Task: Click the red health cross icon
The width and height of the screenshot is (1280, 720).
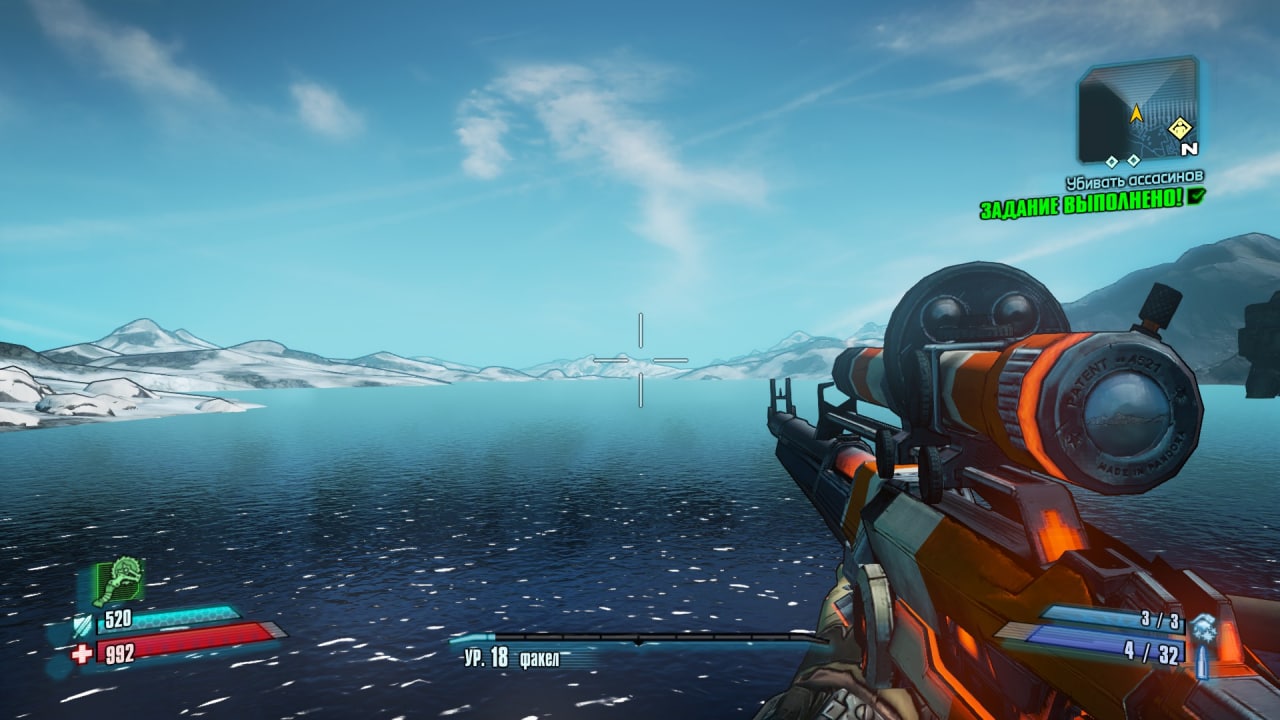Action: pyautogui.click(x=82, y=654)
